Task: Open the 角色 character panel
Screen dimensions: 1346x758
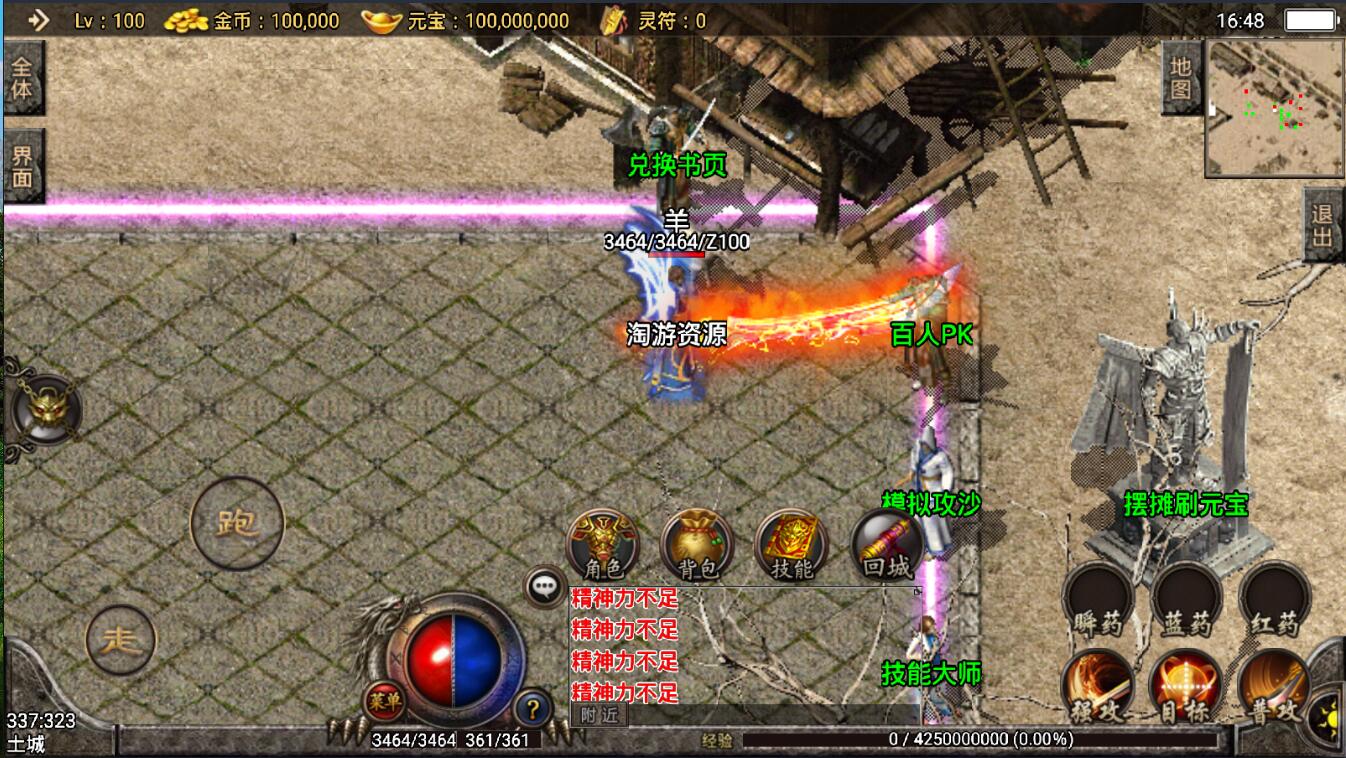Action: point(602,545)
